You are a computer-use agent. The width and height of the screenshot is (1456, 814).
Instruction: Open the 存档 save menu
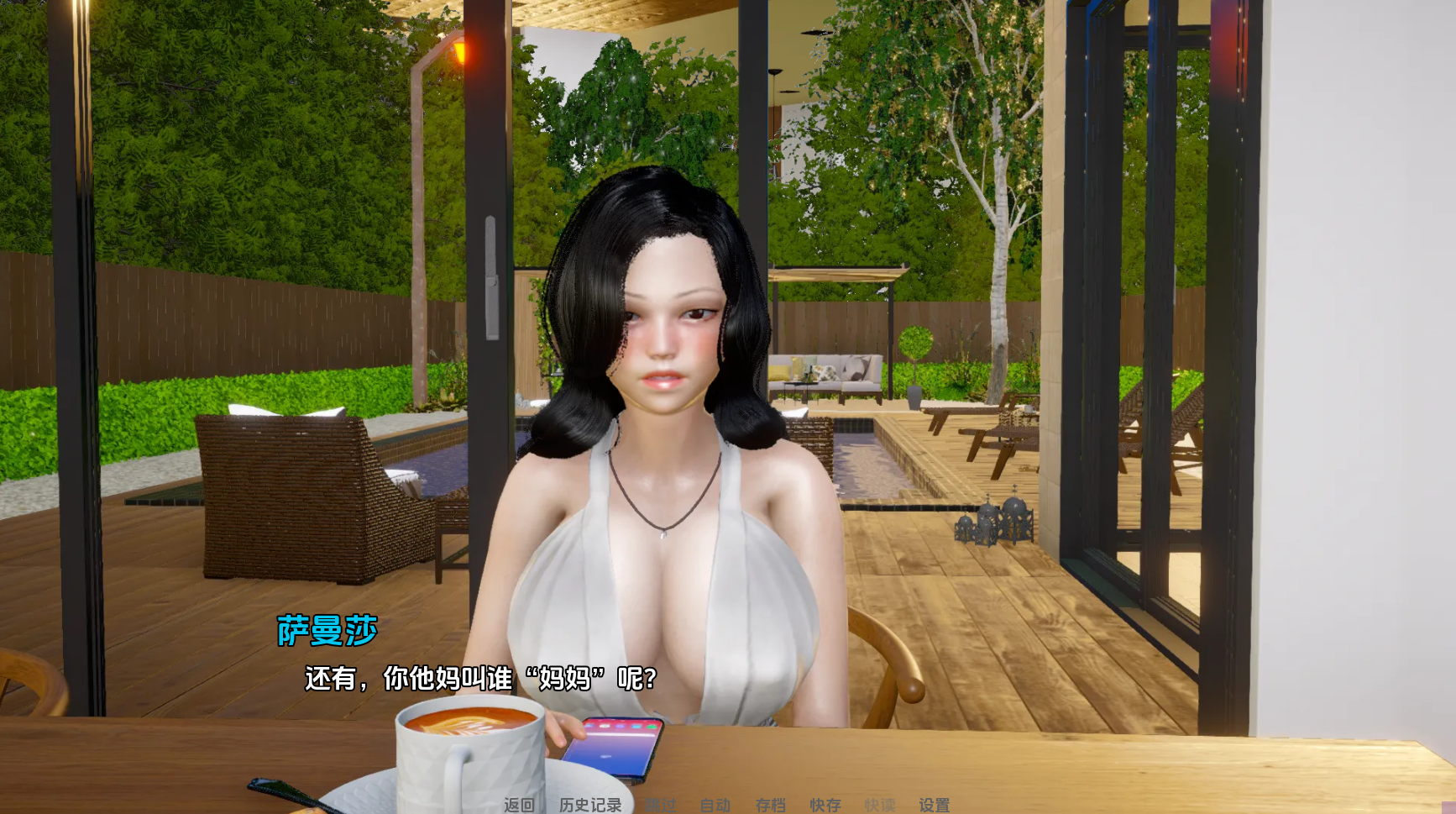770,805
